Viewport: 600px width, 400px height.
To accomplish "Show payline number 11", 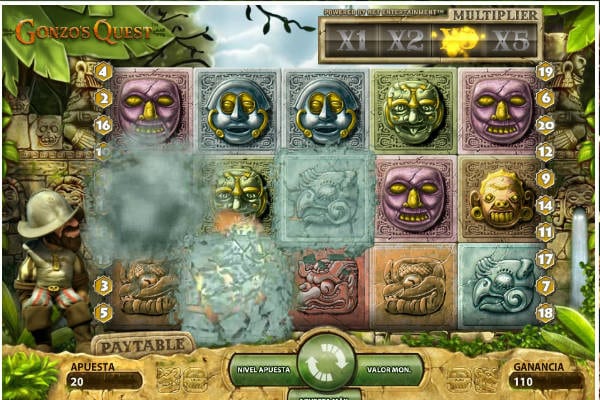I will 545,231.
